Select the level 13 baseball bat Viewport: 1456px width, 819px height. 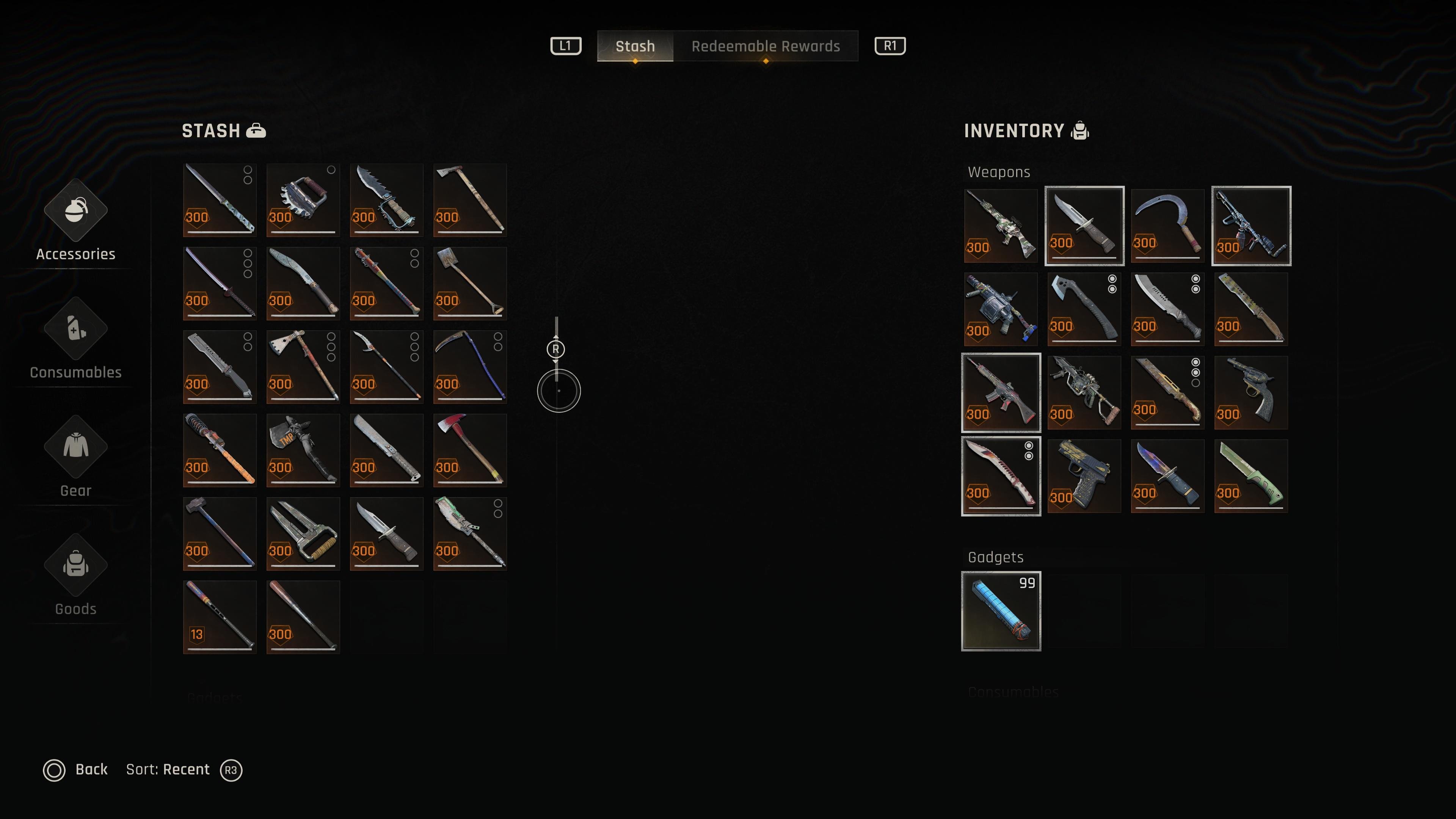pyautogui.click(x=219, y=617)
